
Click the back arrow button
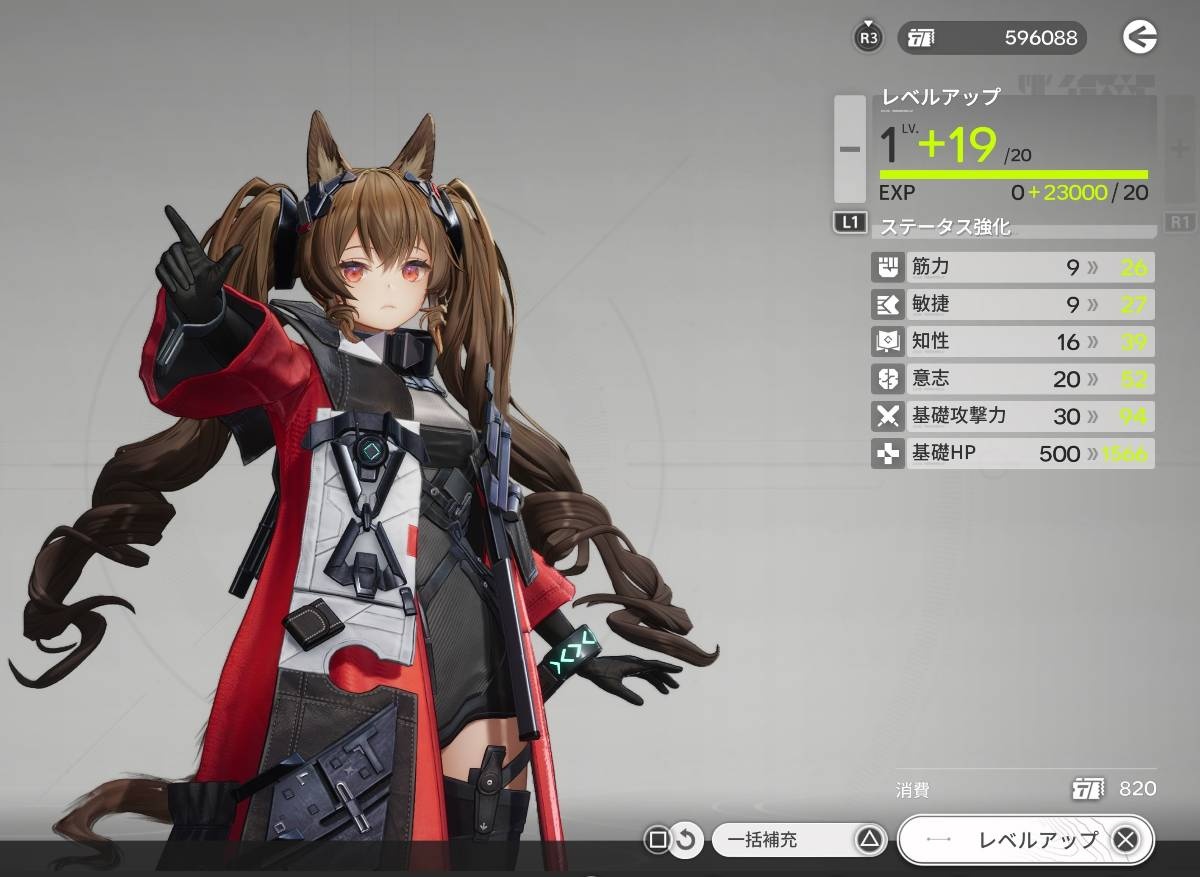tap(1139, 38)
